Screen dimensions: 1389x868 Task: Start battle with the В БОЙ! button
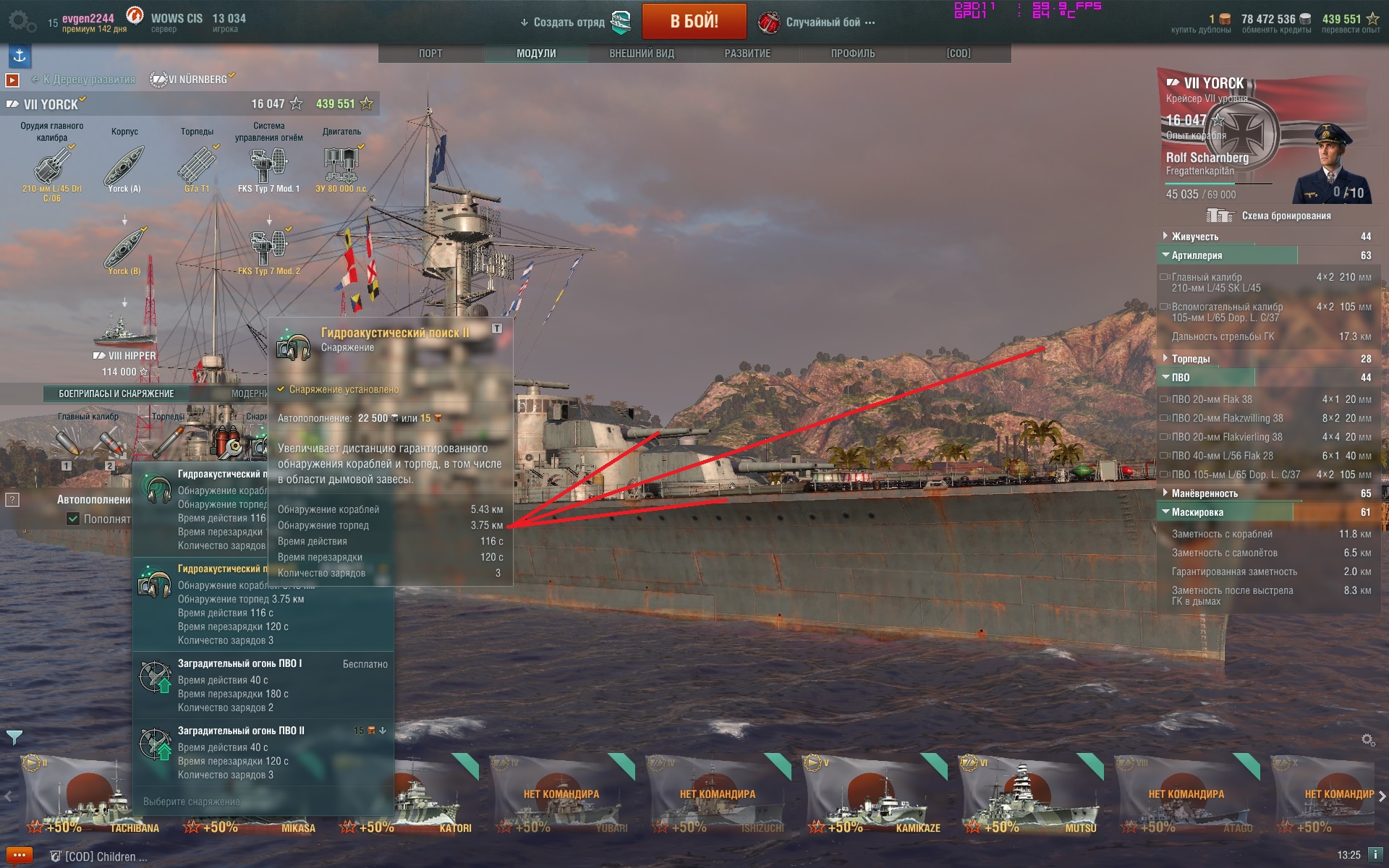(694, 22)
